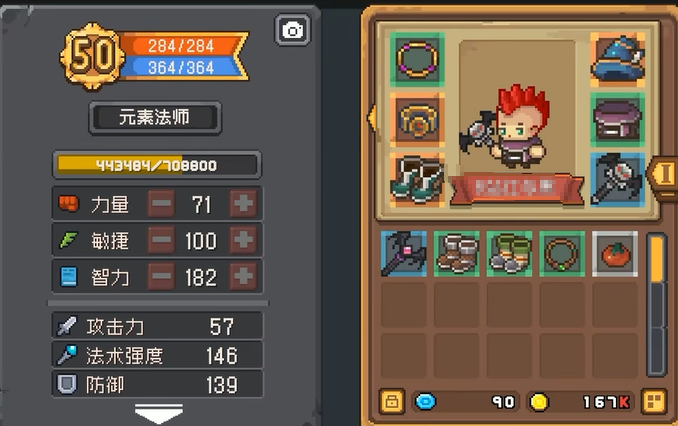Click the camera screenshot icon
Screen dimensions: 678x426
292,30
